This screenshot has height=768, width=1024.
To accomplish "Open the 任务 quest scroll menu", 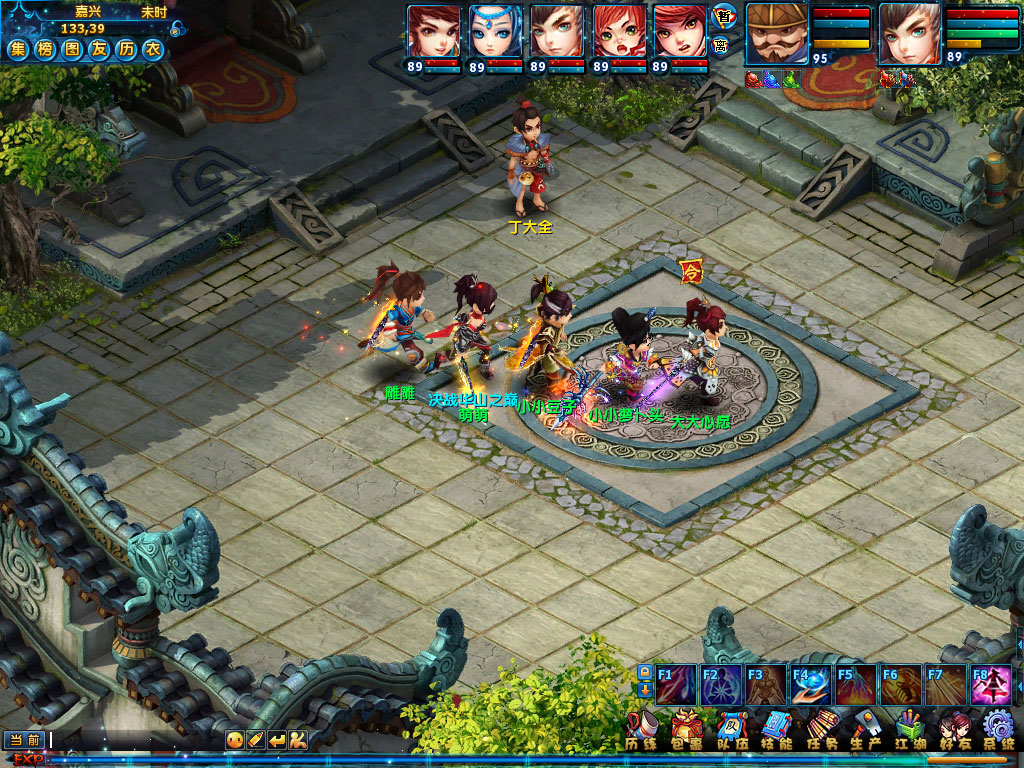I will [822, 730].
